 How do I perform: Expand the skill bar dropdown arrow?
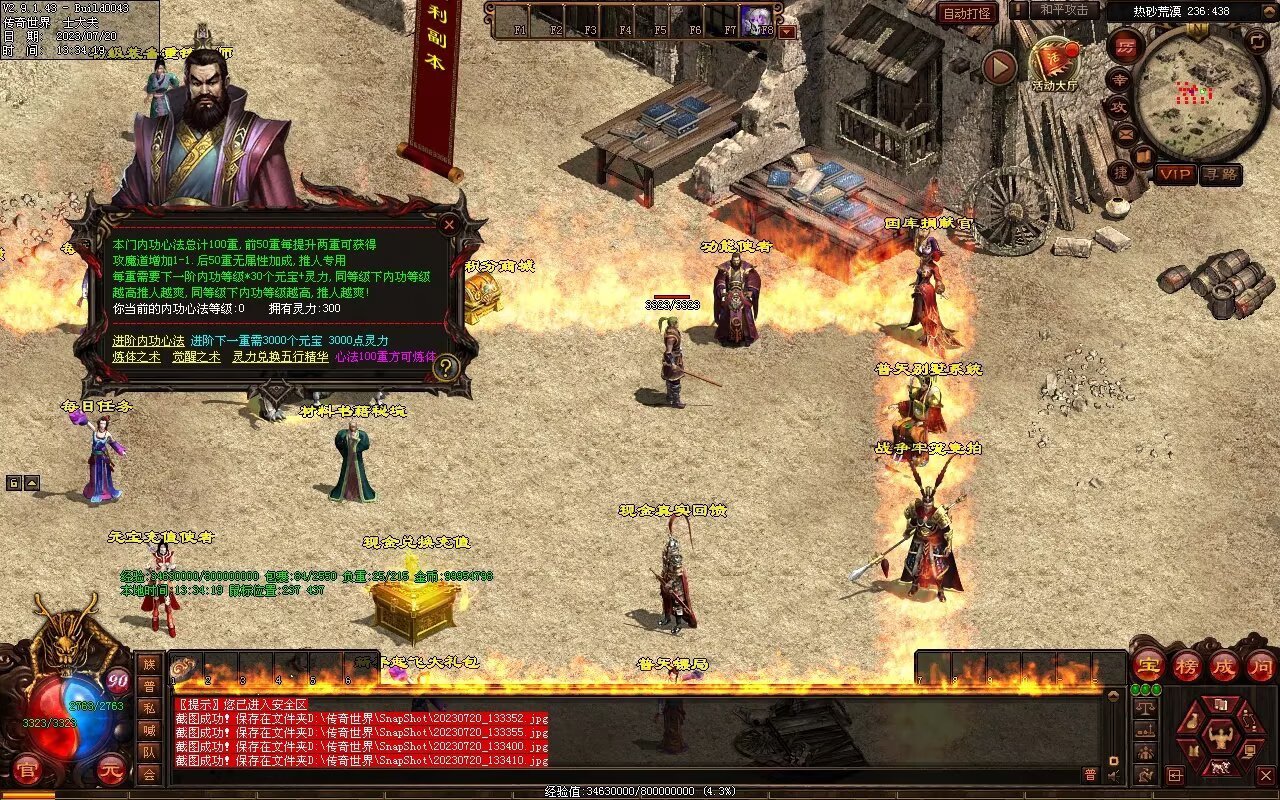(x=787, y=31)
